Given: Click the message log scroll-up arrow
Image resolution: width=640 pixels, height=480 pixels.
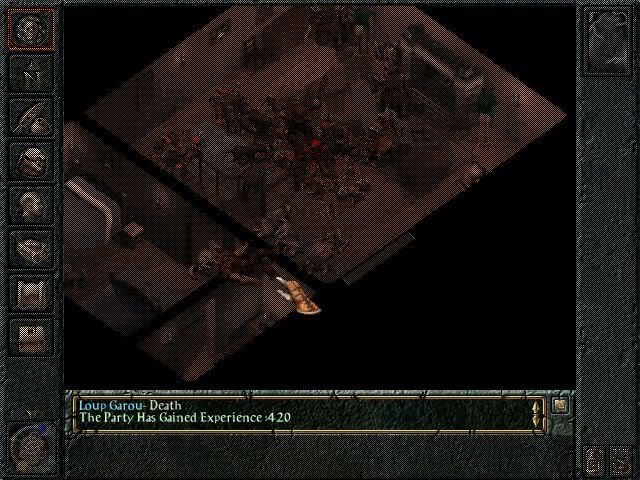Looking at the screenshot, I should 537,406.
